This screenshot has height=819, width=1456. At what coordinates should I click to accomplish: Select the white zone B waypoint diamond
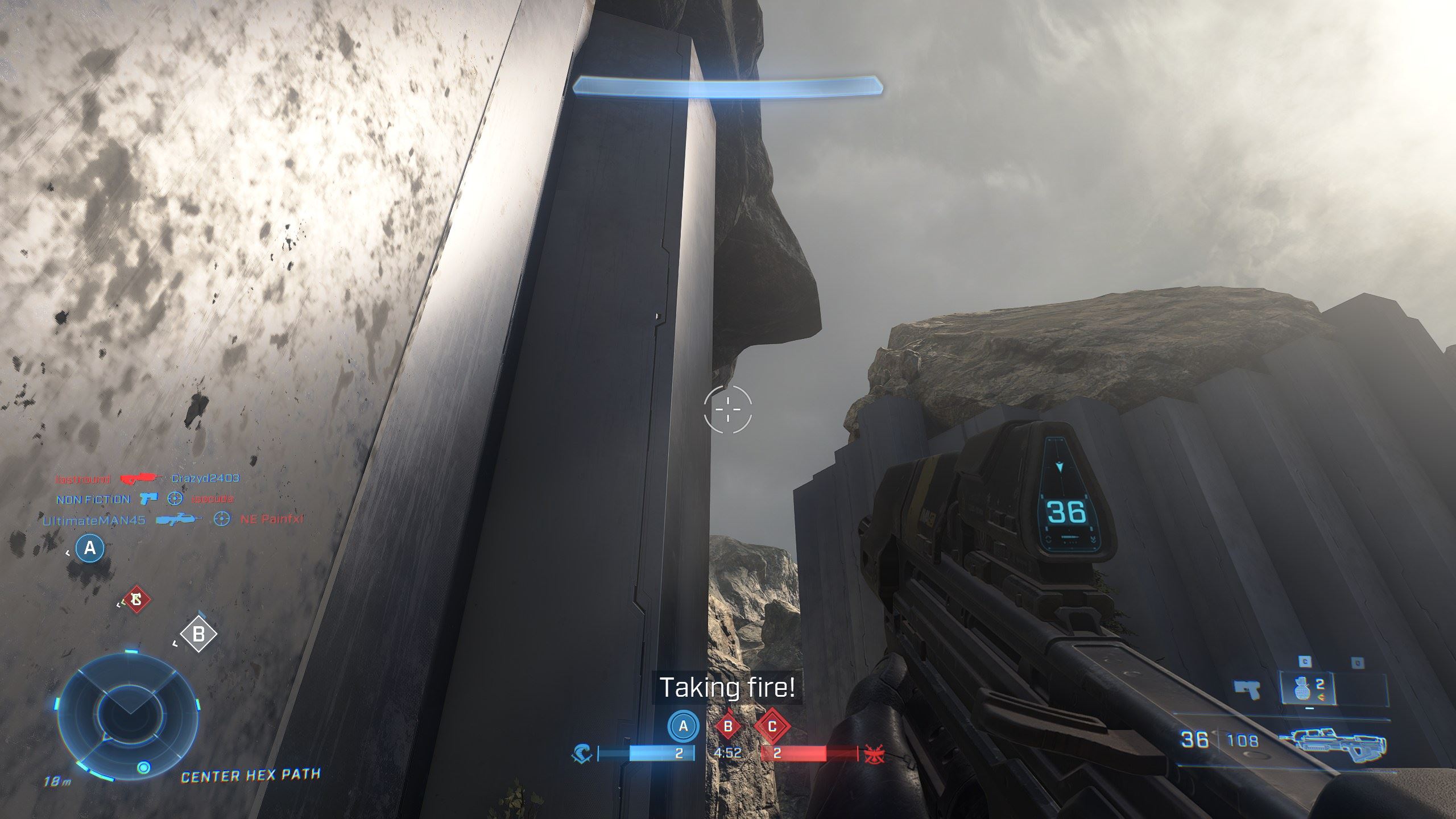pyautogui.click(x=198, y=634)
